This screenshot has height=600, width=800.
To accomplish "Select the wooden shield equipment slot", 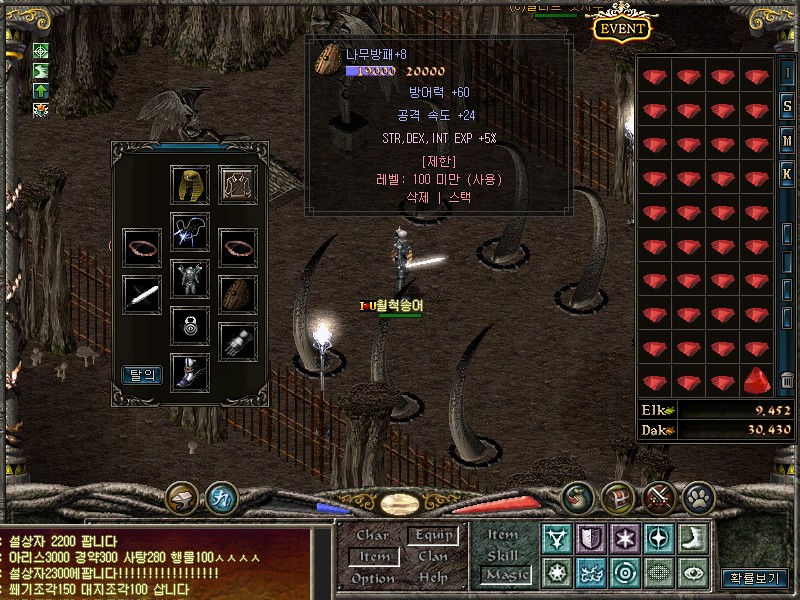I will click(x=238, y=295).
